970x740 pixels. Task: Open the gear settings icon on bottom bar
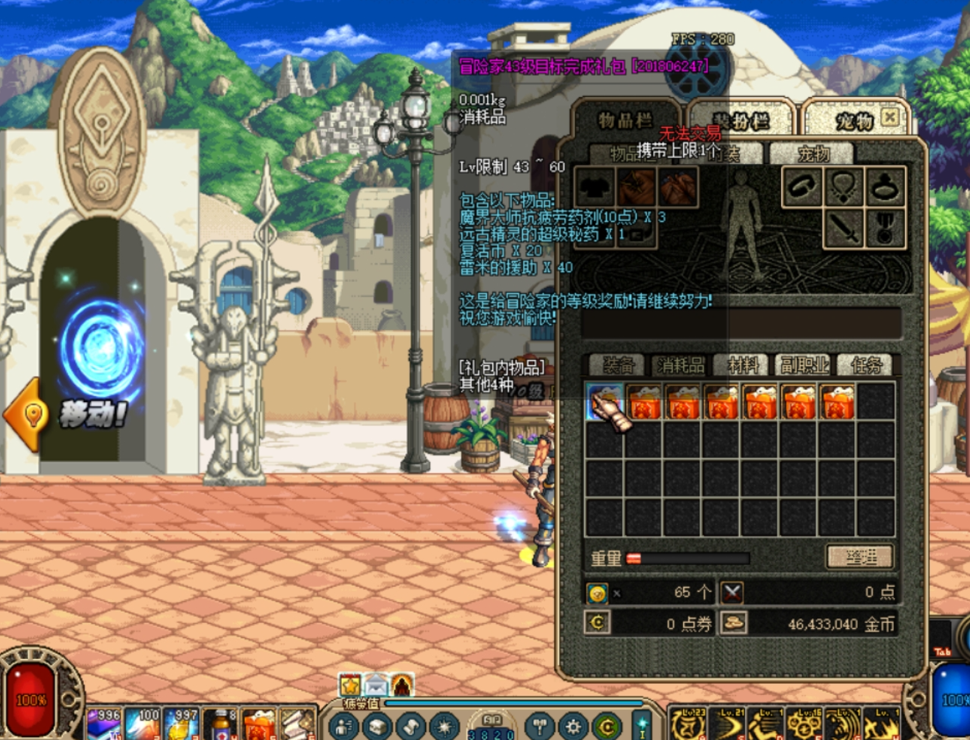click(572, 726)
